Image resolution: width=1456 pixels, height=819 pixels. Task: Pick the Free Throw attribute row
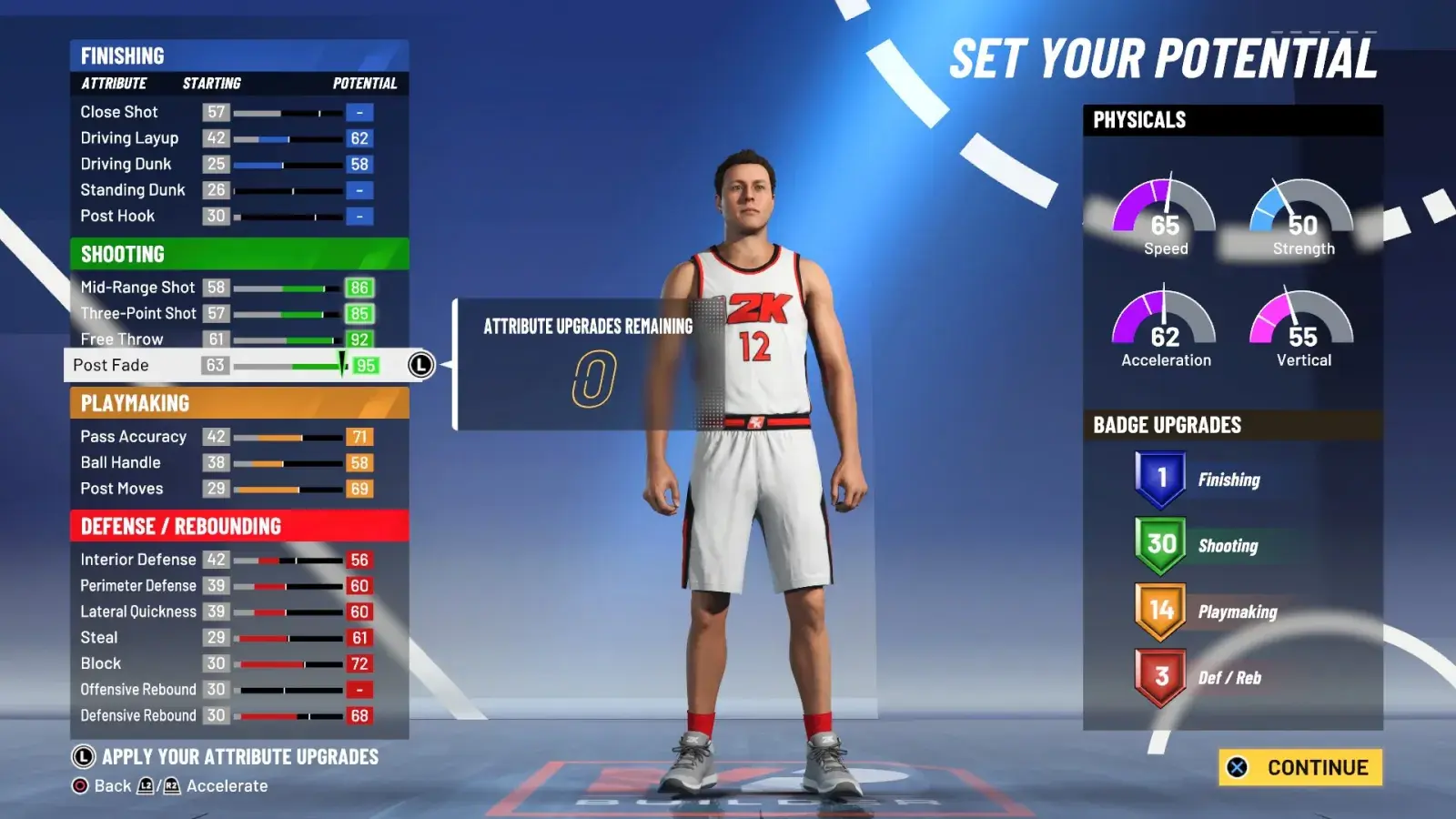pos(122,339)
